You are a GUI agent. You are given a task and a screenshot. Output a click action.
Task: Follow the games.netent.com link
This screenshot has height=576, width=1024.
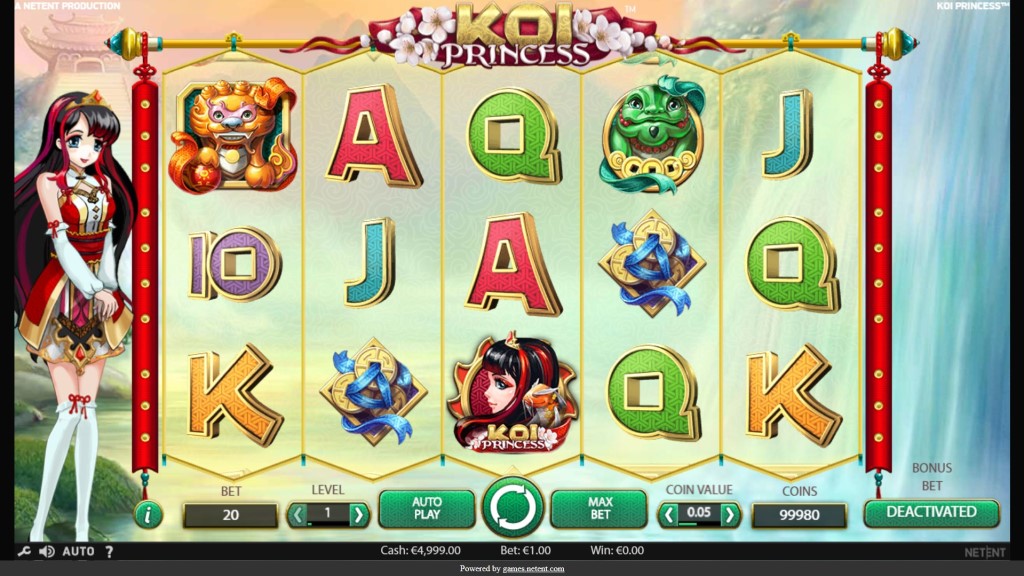526,569
